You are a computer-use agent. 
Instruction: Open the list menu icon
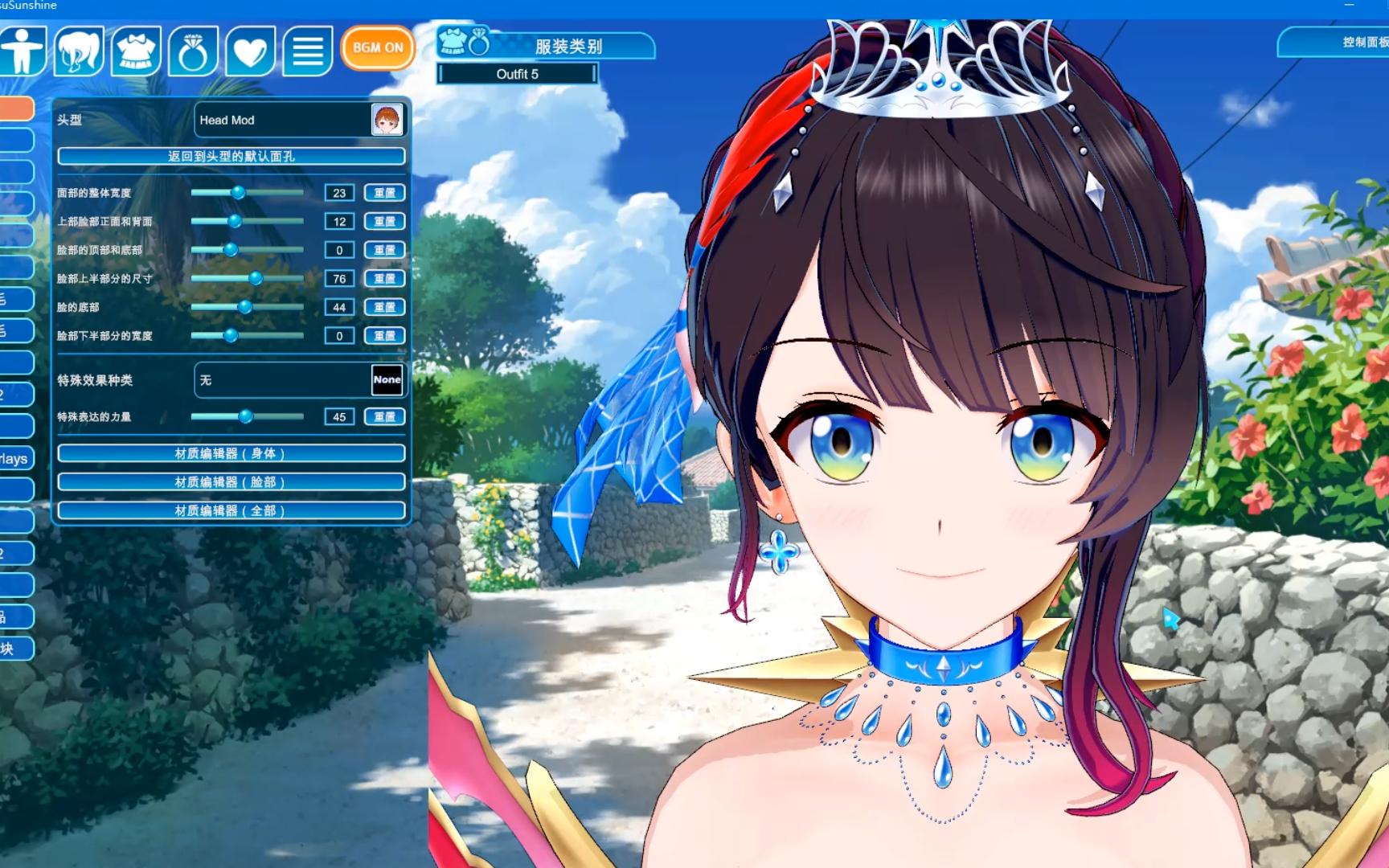click(x=307, y=51)
